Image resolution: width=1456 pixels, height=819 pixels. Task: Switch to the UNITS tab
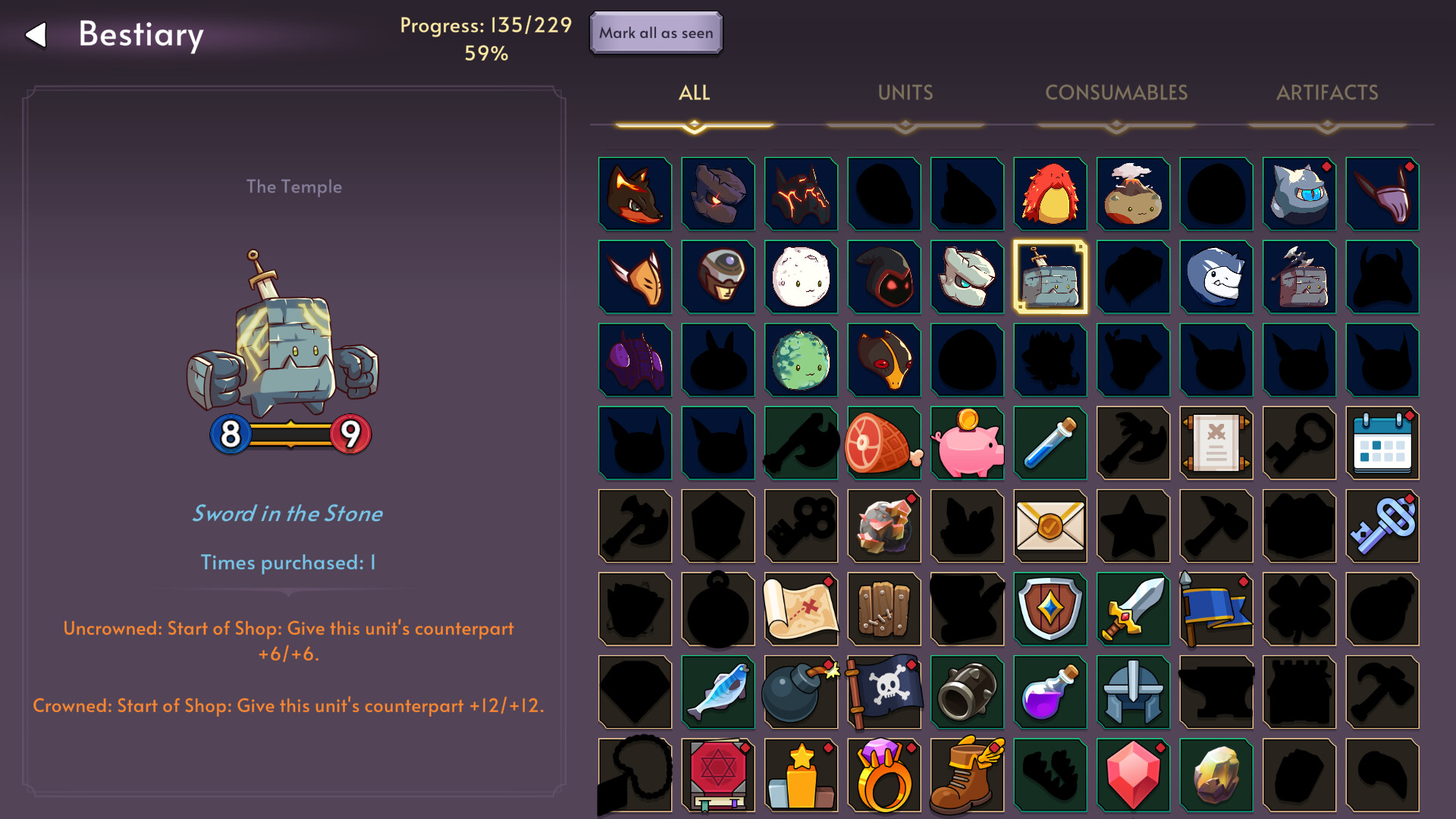pyautogui.click(x=905, y=93)
